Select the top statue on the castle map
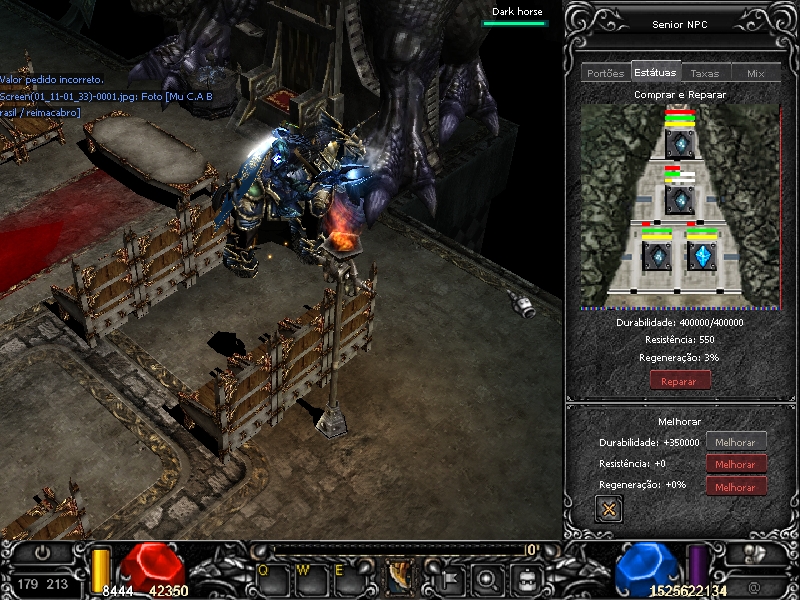The image size is (800, 600). pos(680,144)
